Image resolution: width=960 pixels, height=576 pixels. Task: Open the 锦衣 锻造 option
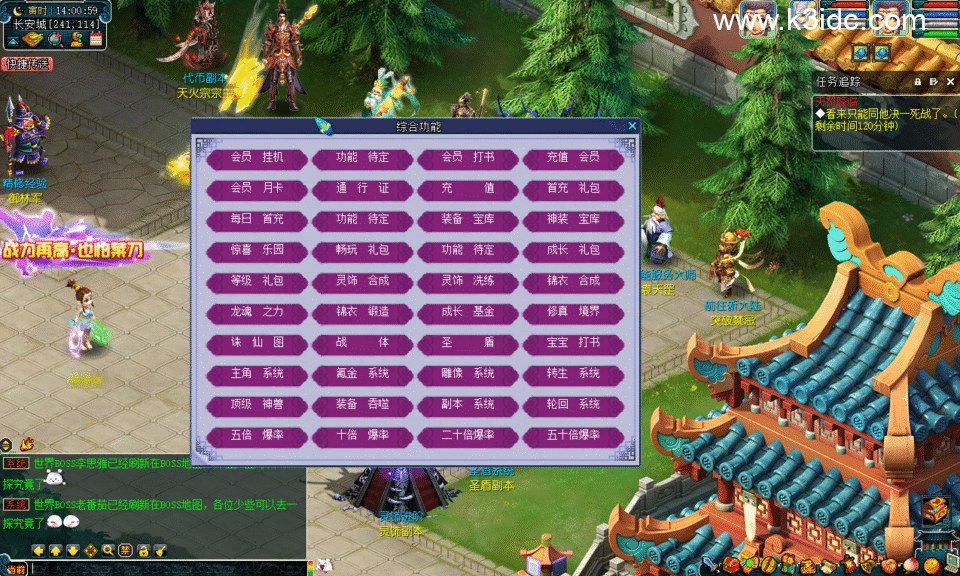(362, 312)
